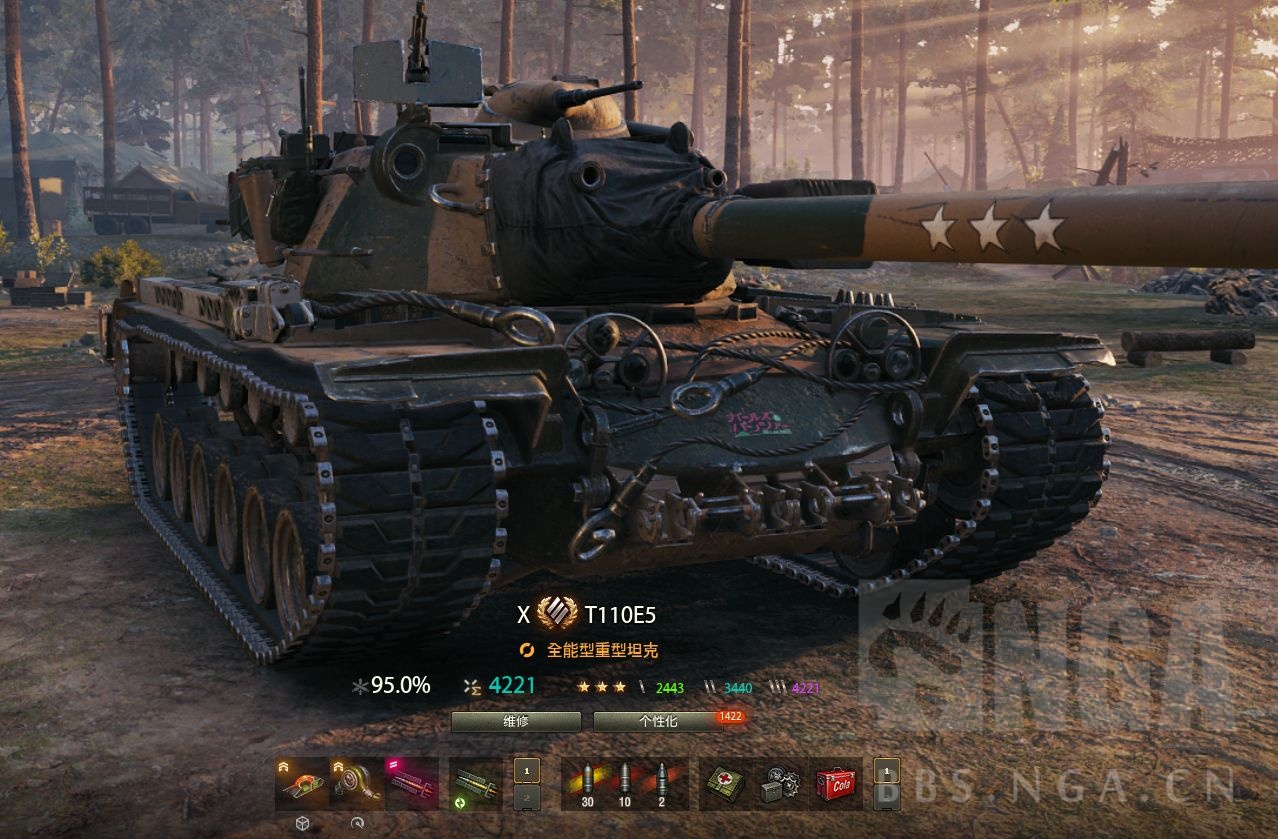Click the 维修 repair button
The height and width of the screenshot is (839, 1278).
(516, 721)
